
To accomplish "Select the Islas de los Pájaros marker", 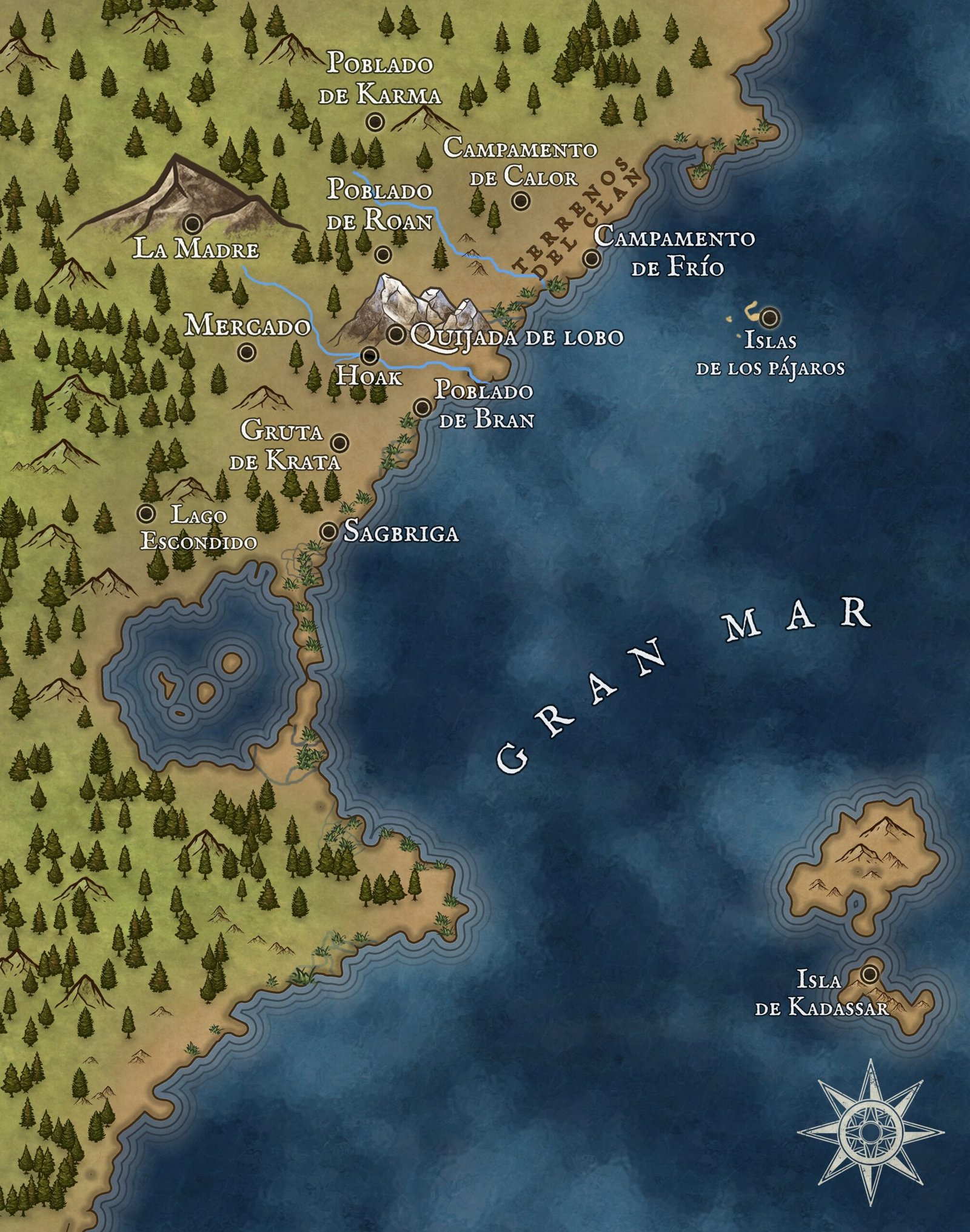I will 771,316.
